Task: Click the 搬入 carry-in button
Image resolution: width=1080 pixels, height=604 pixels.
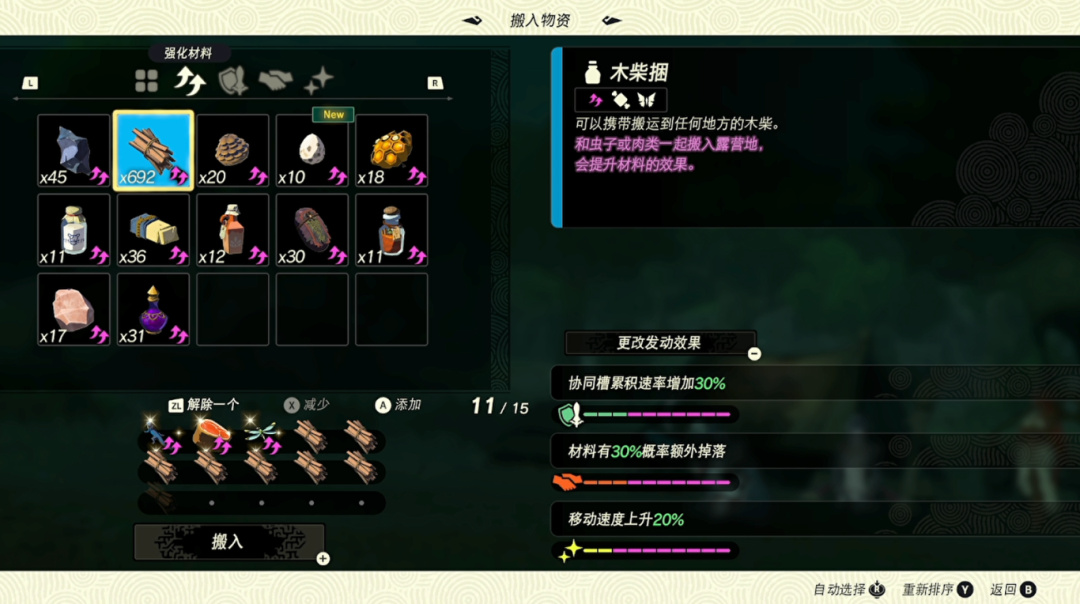Action: click(x=228, y=542)
